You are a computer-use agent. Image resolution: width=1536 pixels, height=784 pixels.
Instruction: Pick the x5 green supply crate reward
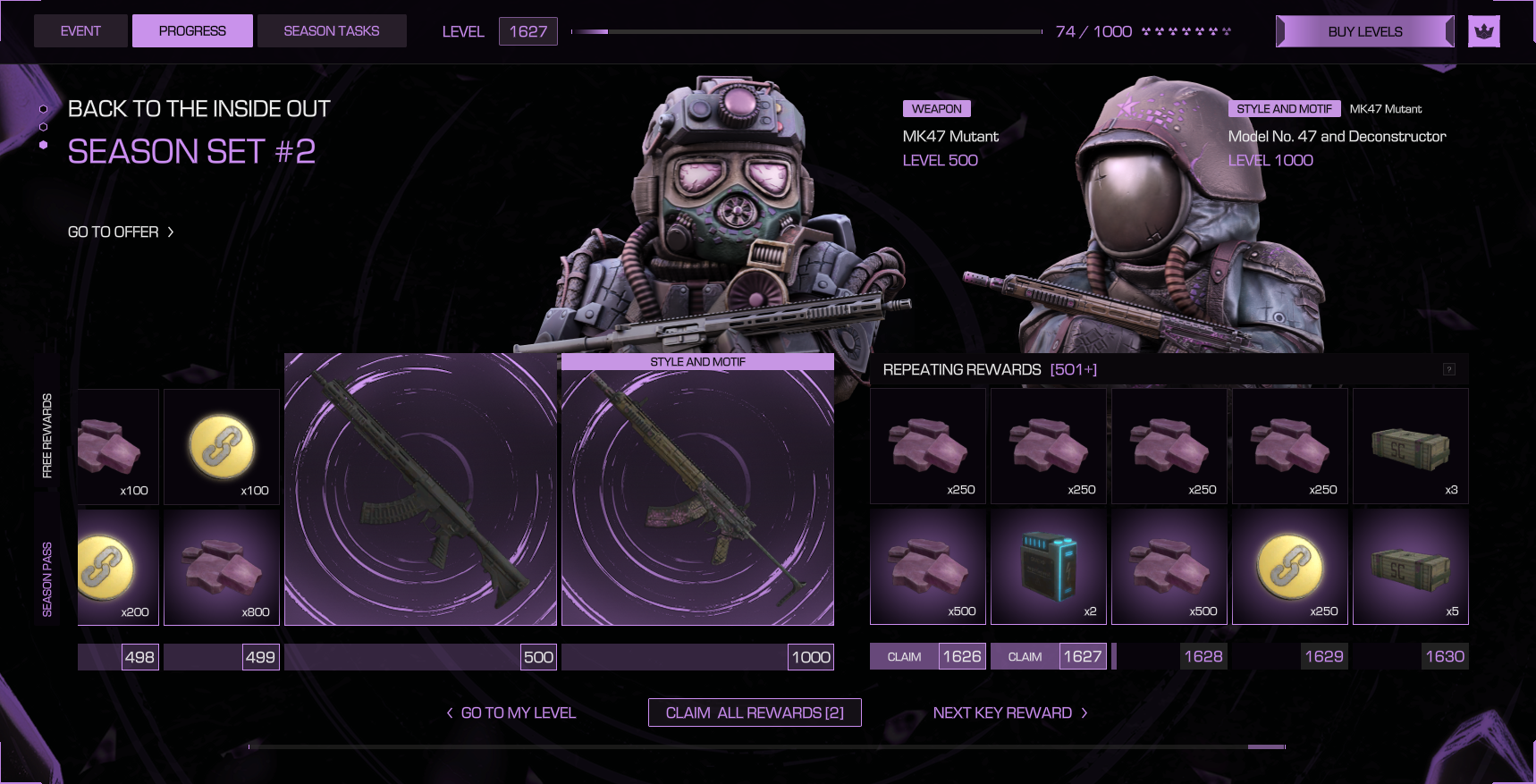click(x=1411, y=567)
